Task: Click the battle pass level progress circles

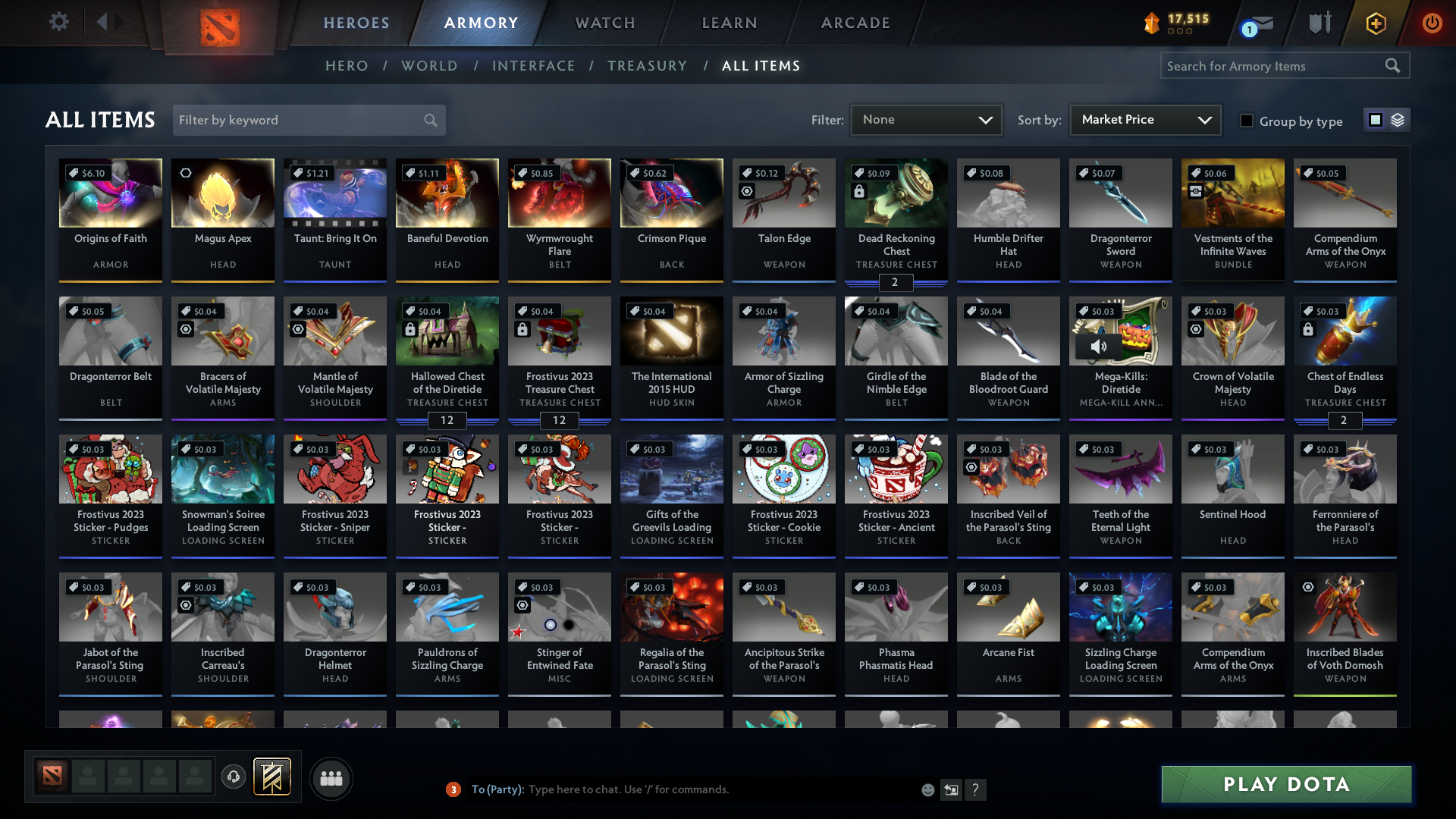Action: coord(1178,32)
